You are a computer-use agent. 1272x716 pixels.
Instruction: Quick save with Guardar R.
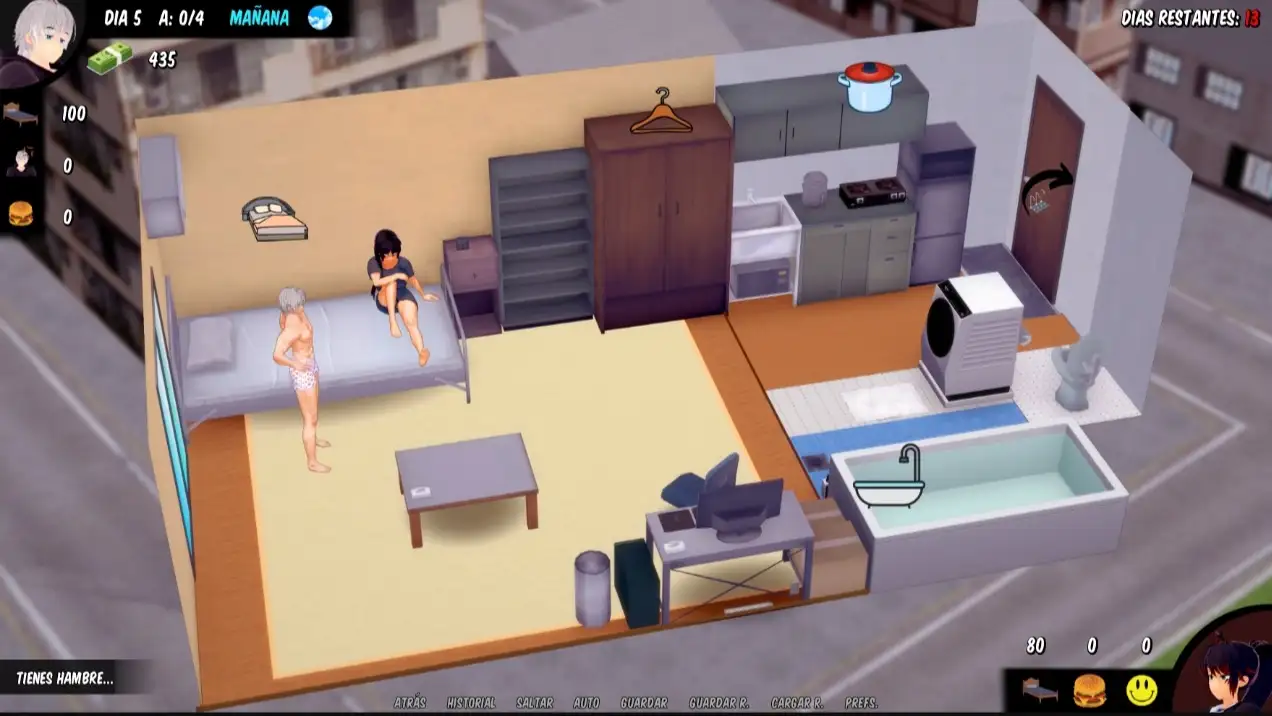pyautogui.click(x=719, y=703)
